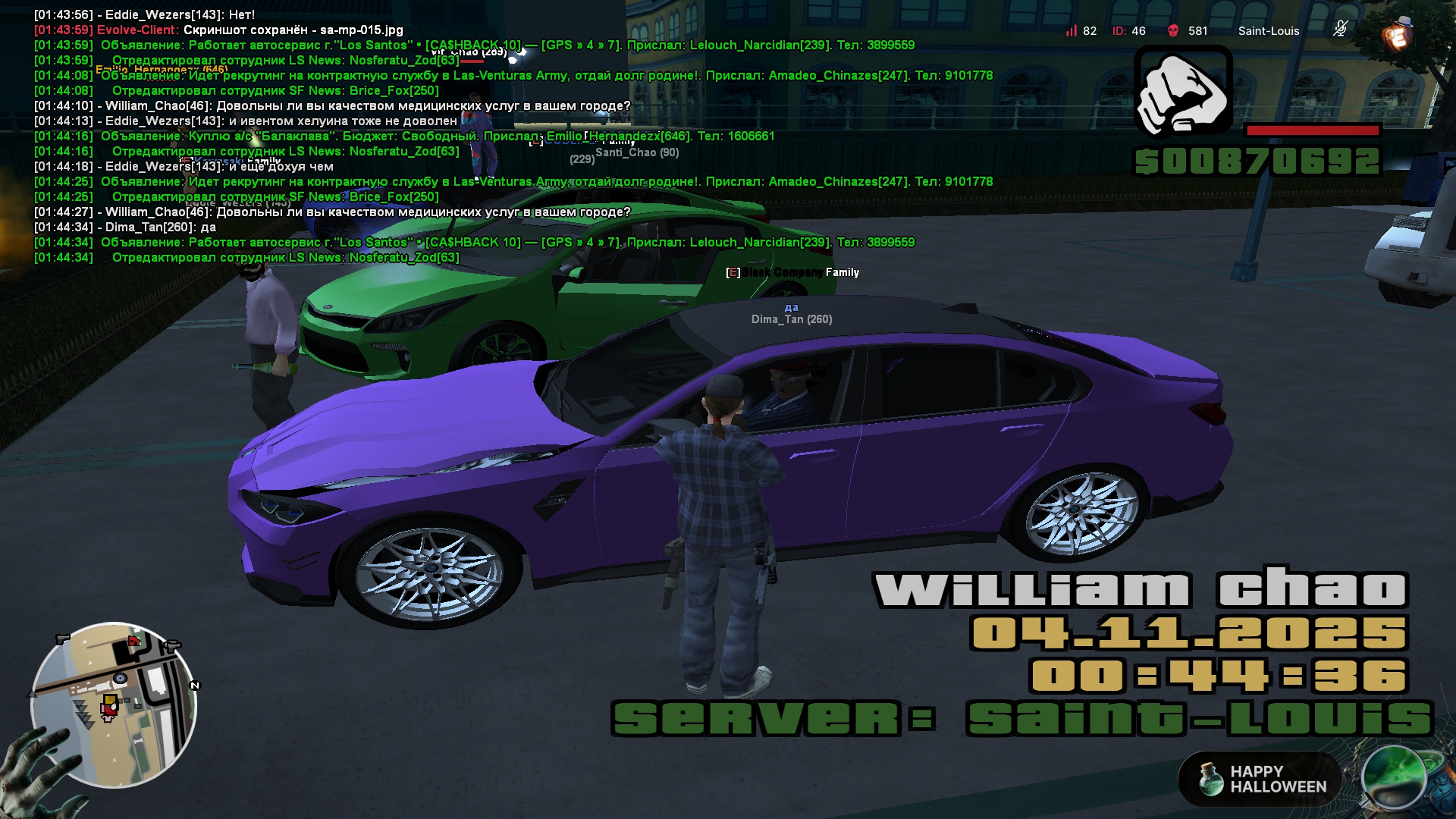Open the Happy Halloween event button
The width and height of the screenshot is (1456, 819).
1260,779
